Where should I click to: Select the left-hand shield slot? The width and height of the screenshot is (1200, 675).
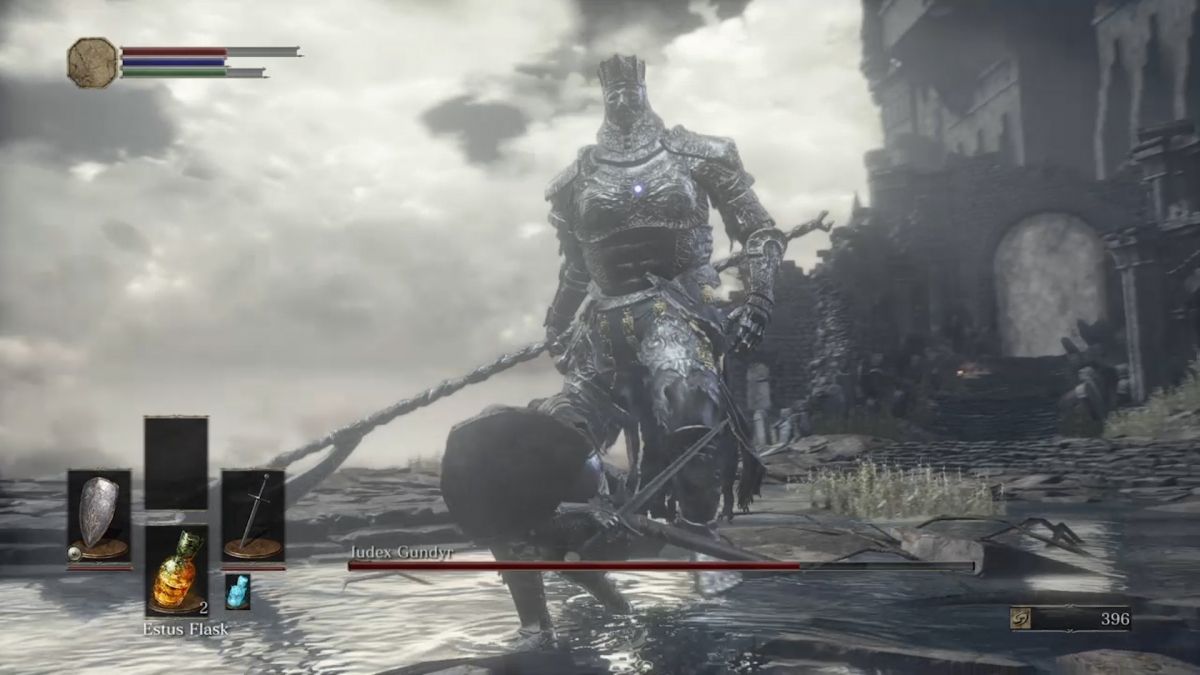pyautogui.click(x=98, y=517)
